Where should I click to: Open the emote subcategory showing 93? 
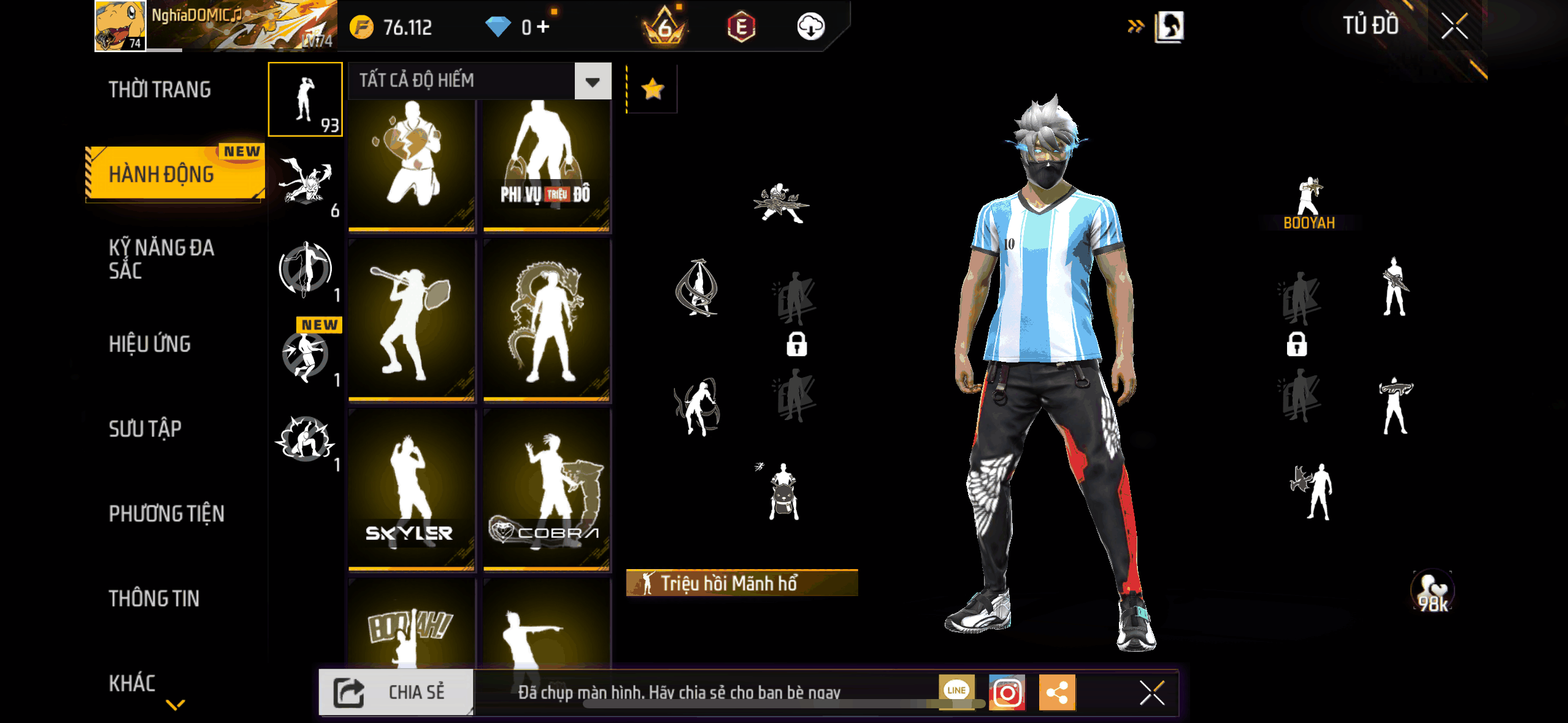tap(305, 99)
